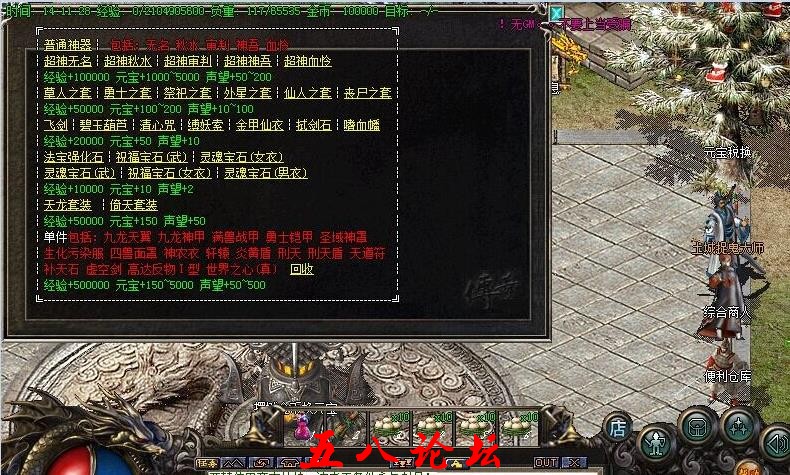The image size is (790, 475).
Task: Select the 仙人之套 set link
Action: pyautogui.click(x=307, y=93)
